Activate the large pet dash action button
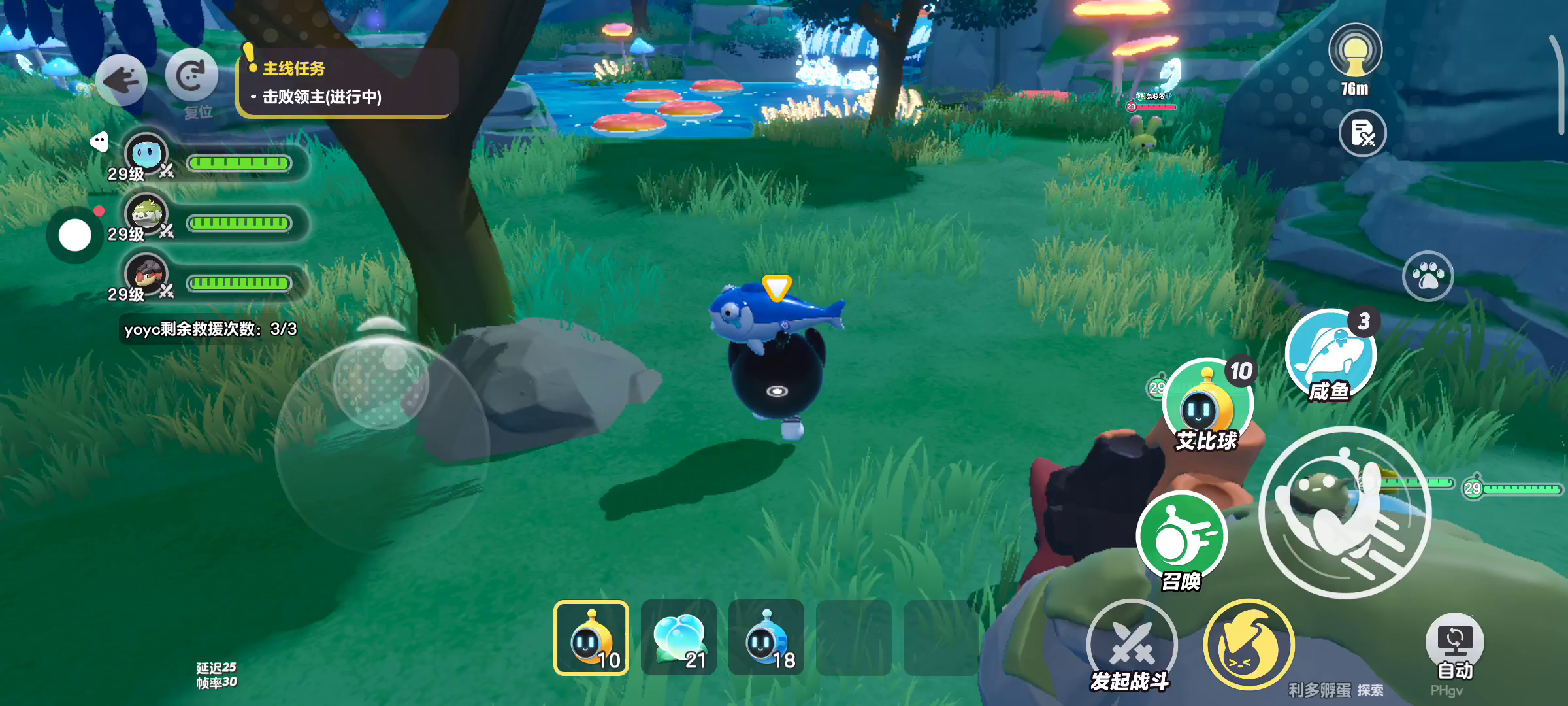Screen dimensions: 1568x706 [x=1345, y=513]
